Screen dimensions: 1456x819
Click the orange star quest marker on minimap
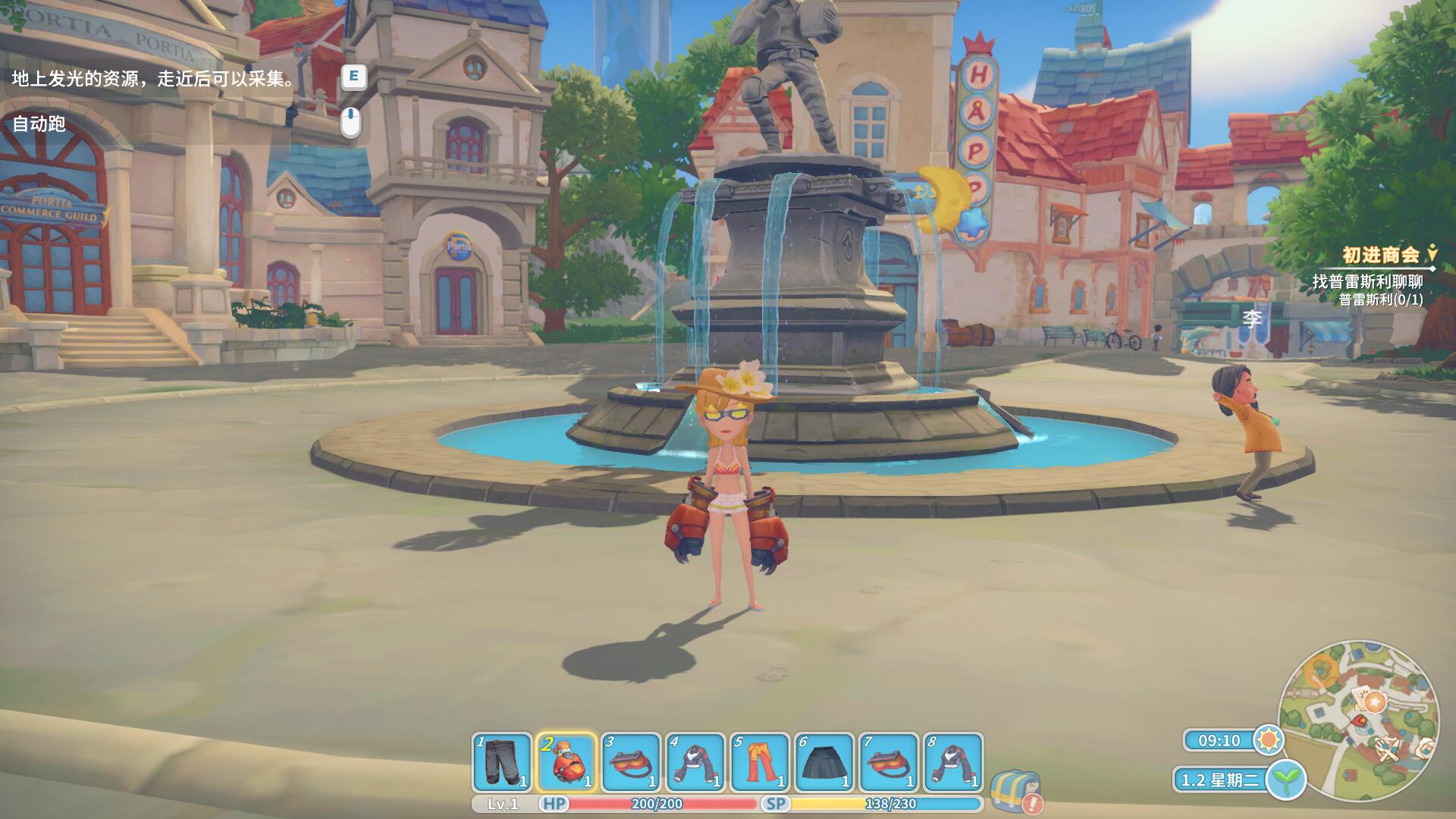coord(1375,702)
